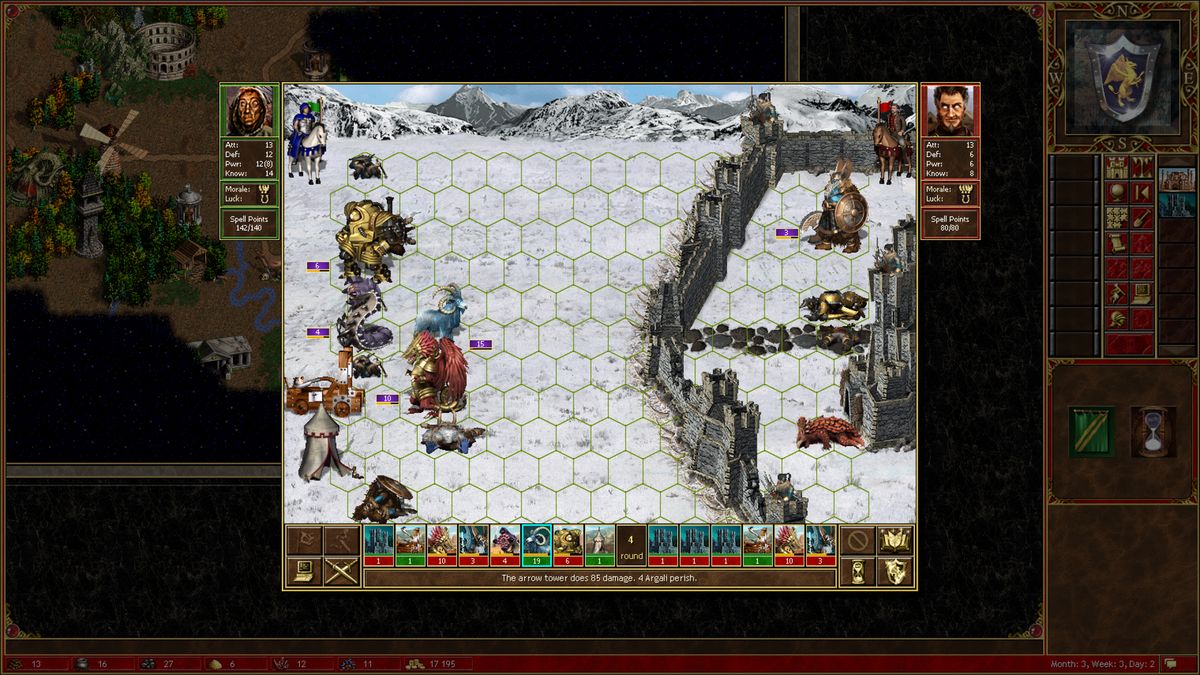
Task: Select the golden creature portrait showing 6
Action: 568,545
